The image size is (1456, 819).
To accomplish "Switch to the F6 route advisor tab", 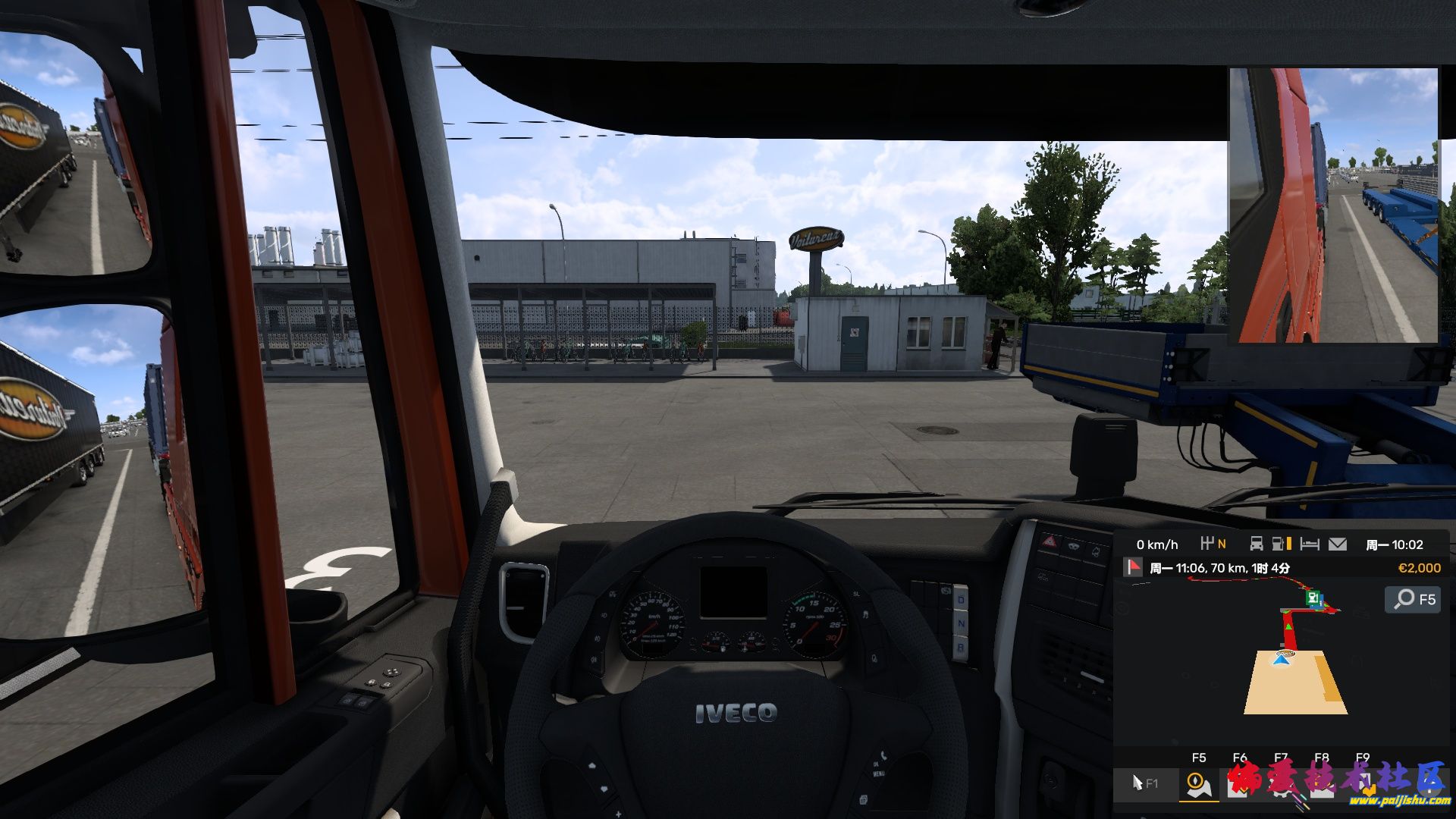I will point(1240,784).
